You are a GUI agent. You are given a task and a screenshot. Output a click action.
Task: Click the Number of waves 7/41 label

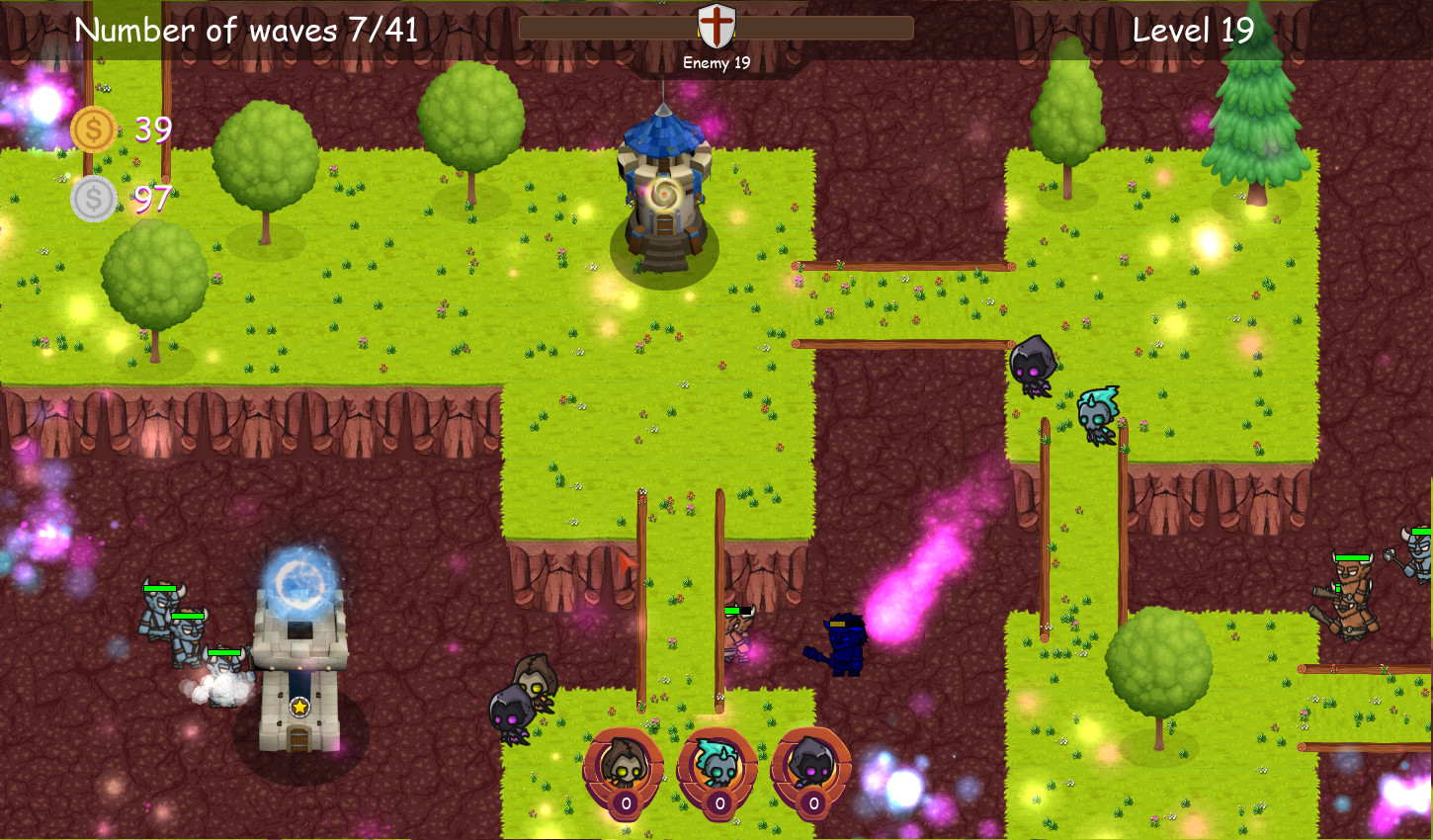pos(247,30)
